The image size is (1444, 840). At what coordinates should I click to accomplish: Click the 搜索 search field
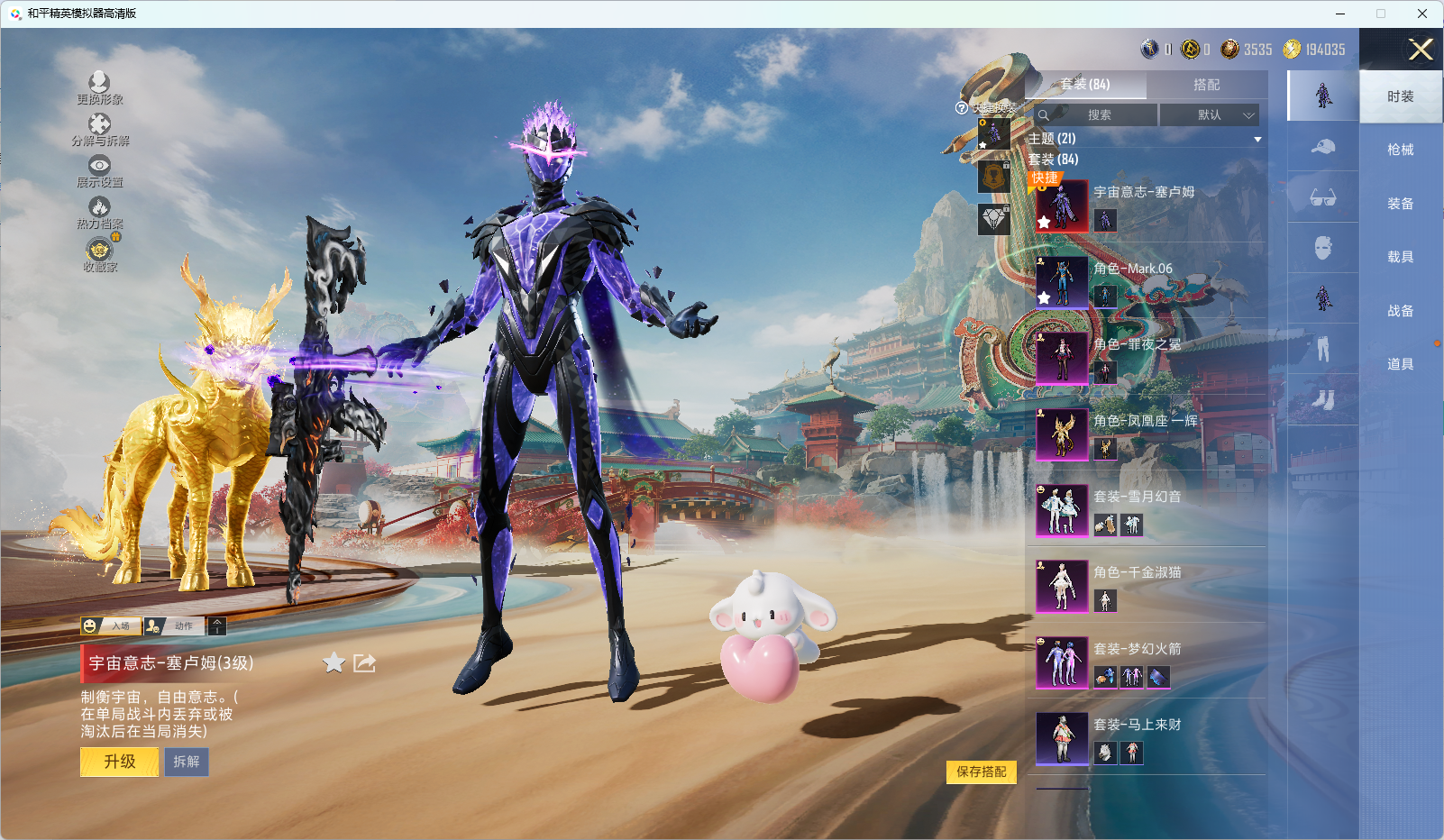tap(1096, 115)
